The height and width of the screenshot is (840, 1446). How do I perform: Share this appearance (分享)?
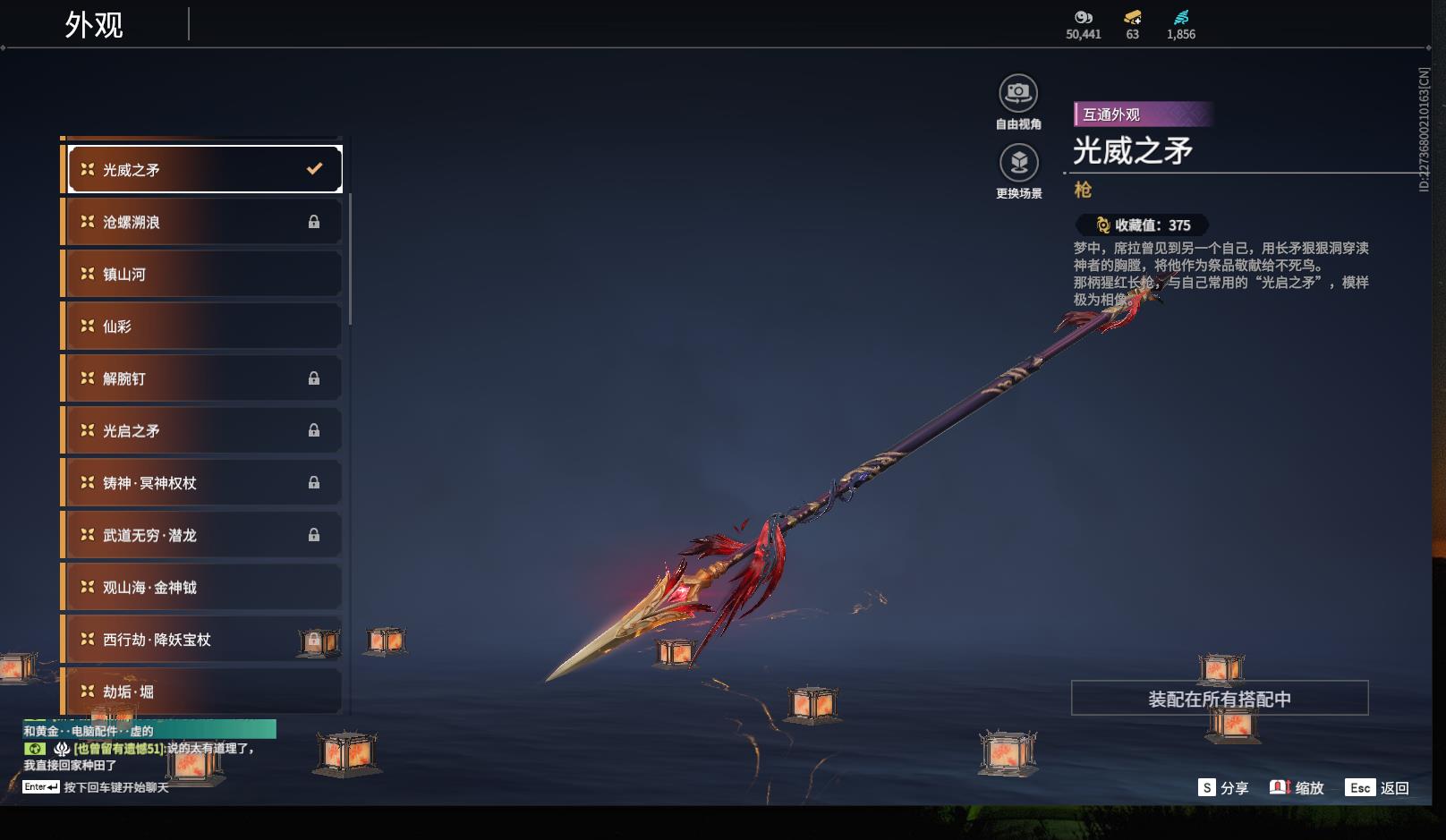pos(1223,788)
